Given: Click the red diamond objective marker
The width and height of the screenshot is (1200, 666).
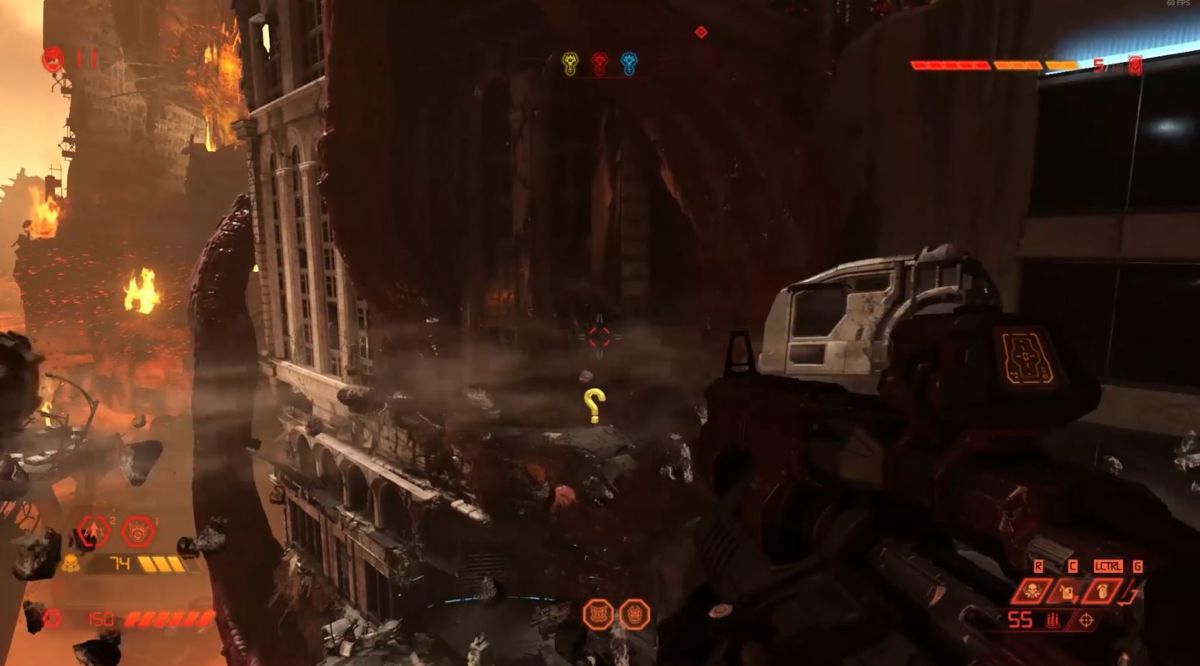Looking at the screenshot, I should (x=701, y=32).
